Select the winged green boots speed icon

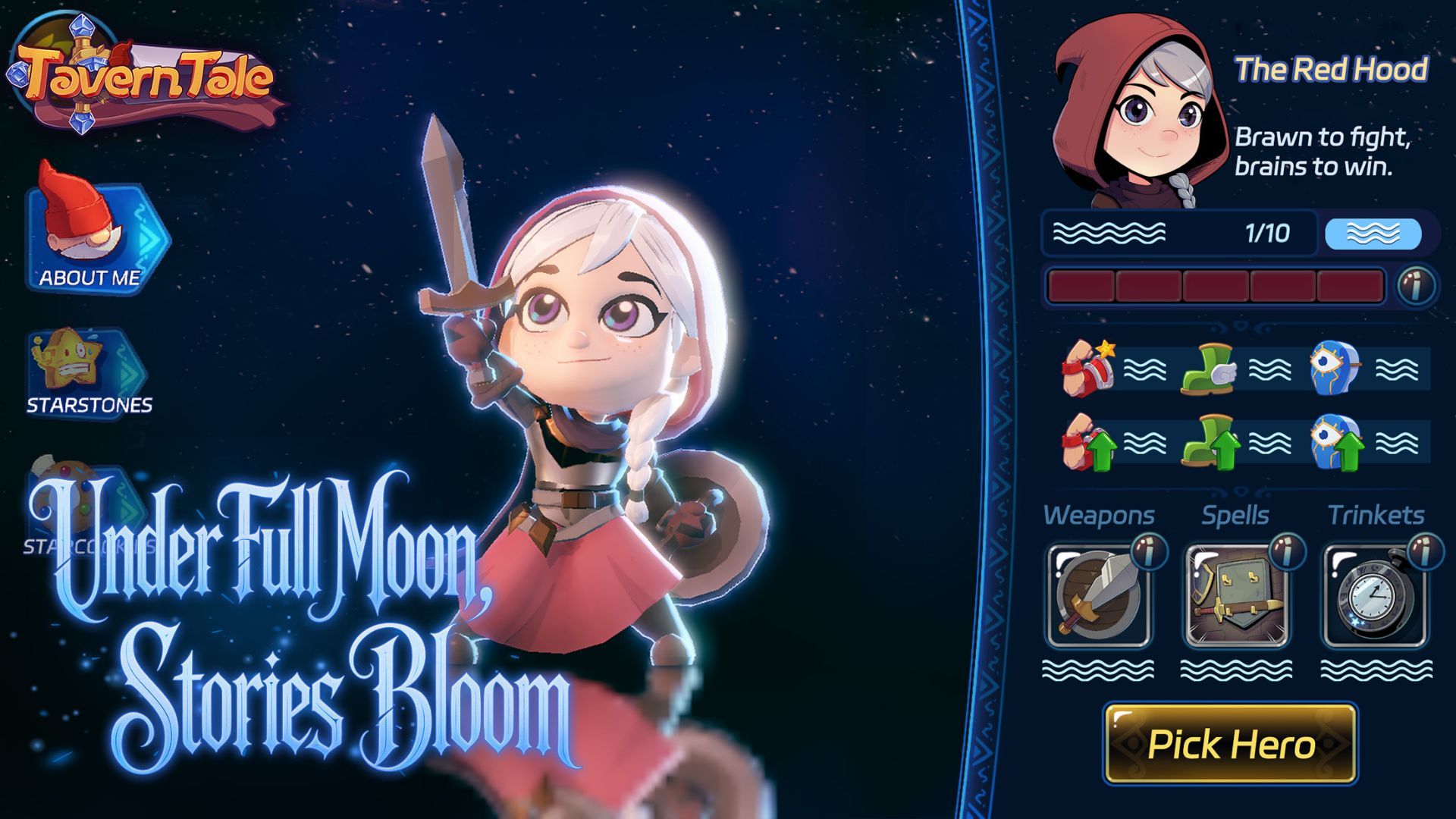(x=1208, y=369)
